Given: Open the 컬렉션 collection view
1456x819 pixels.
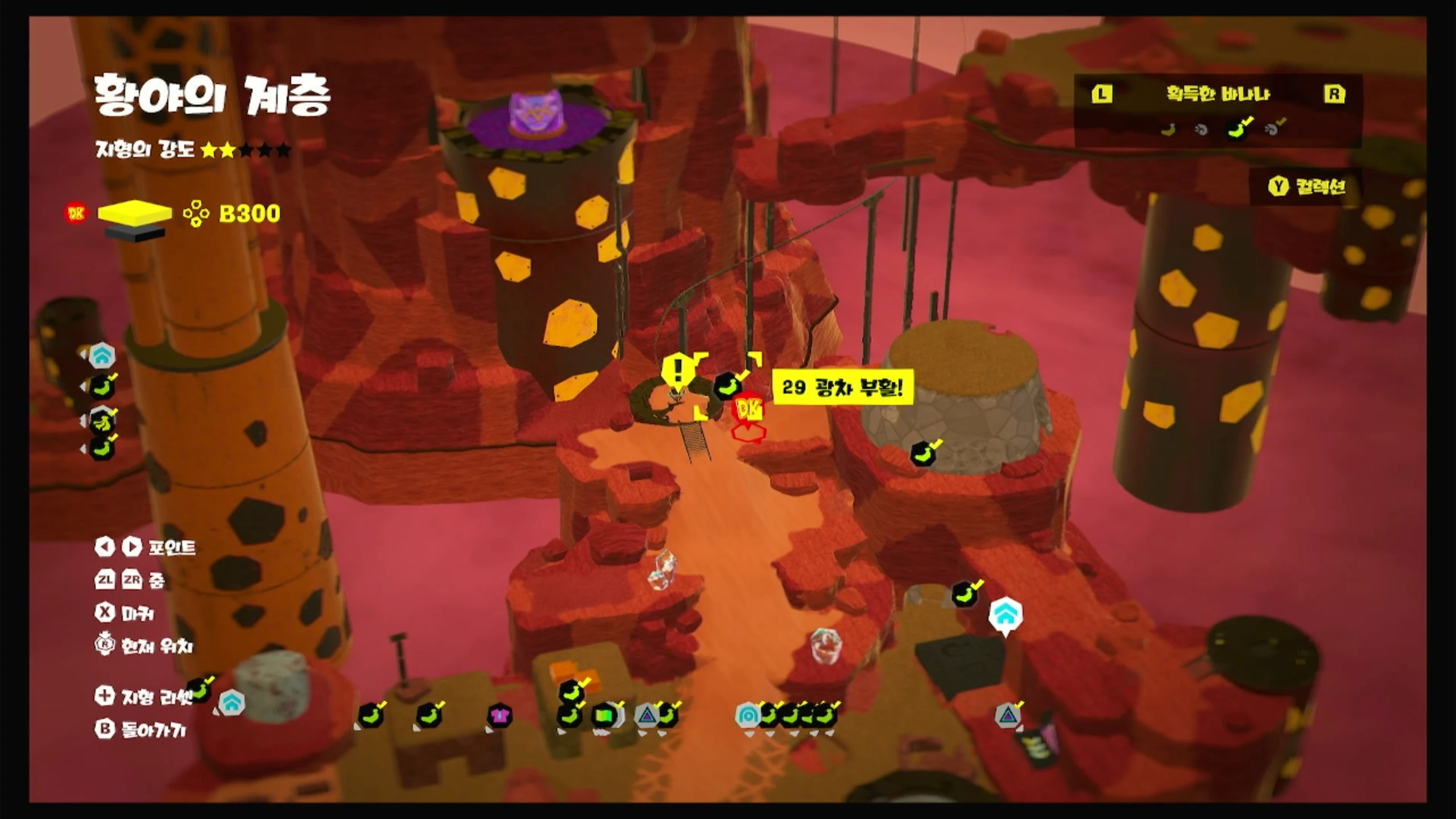Looking at the screenshot, I should click(1308, 187).
